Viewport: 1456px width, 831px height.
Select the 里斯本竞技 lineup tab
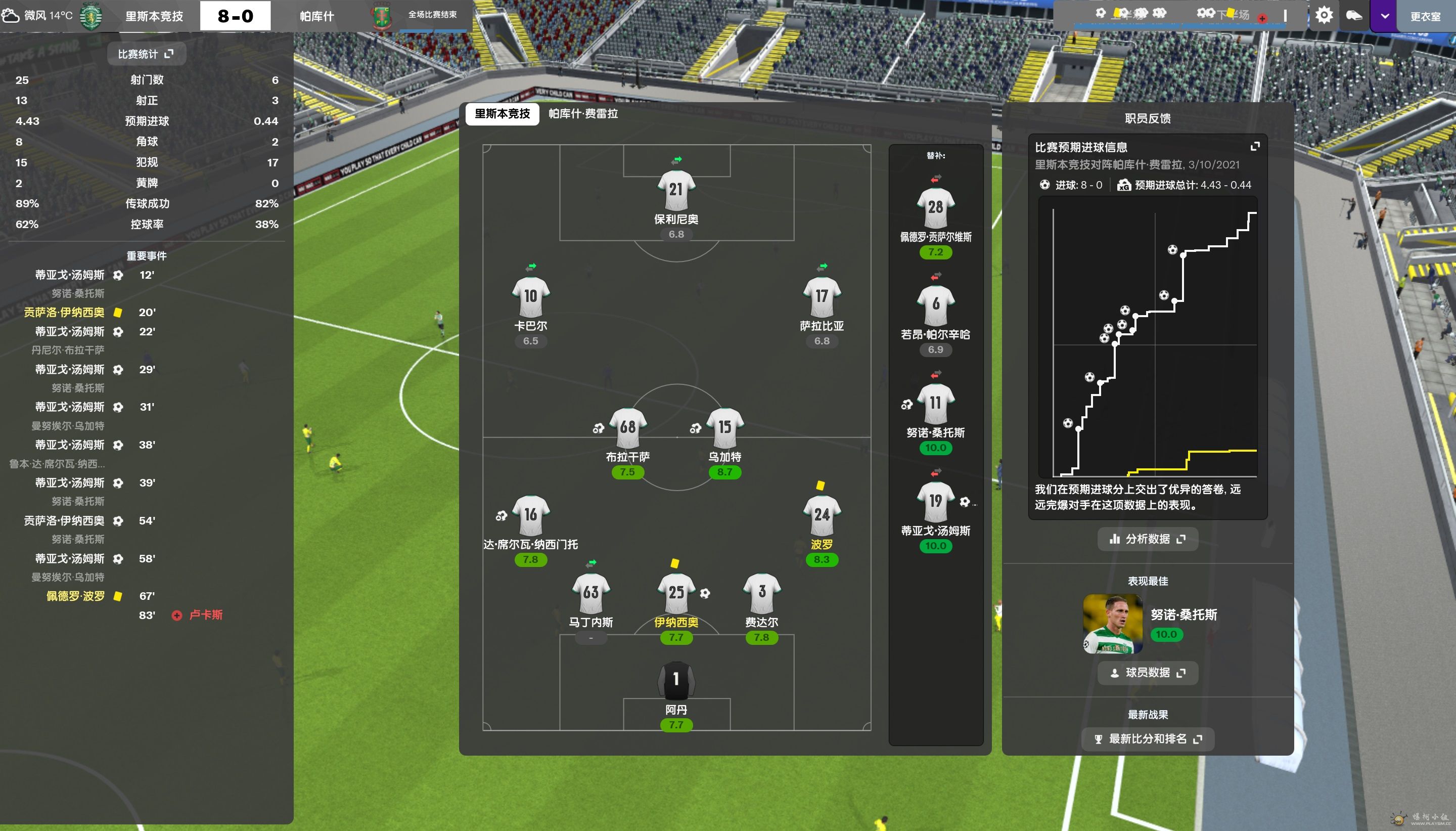pyautogui.click(x=502, y=114)
